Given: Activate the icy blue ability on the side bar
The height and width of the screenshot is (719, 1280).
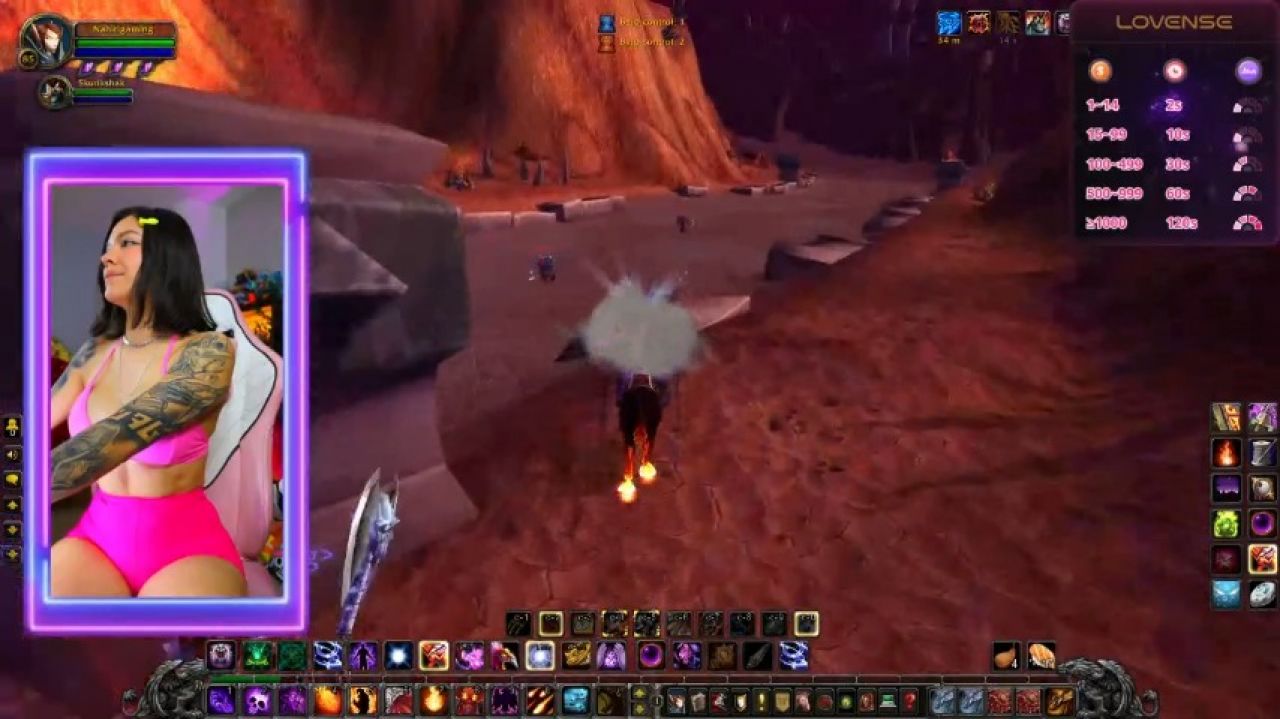Looking at the screenshot, I should [1226, 594].
